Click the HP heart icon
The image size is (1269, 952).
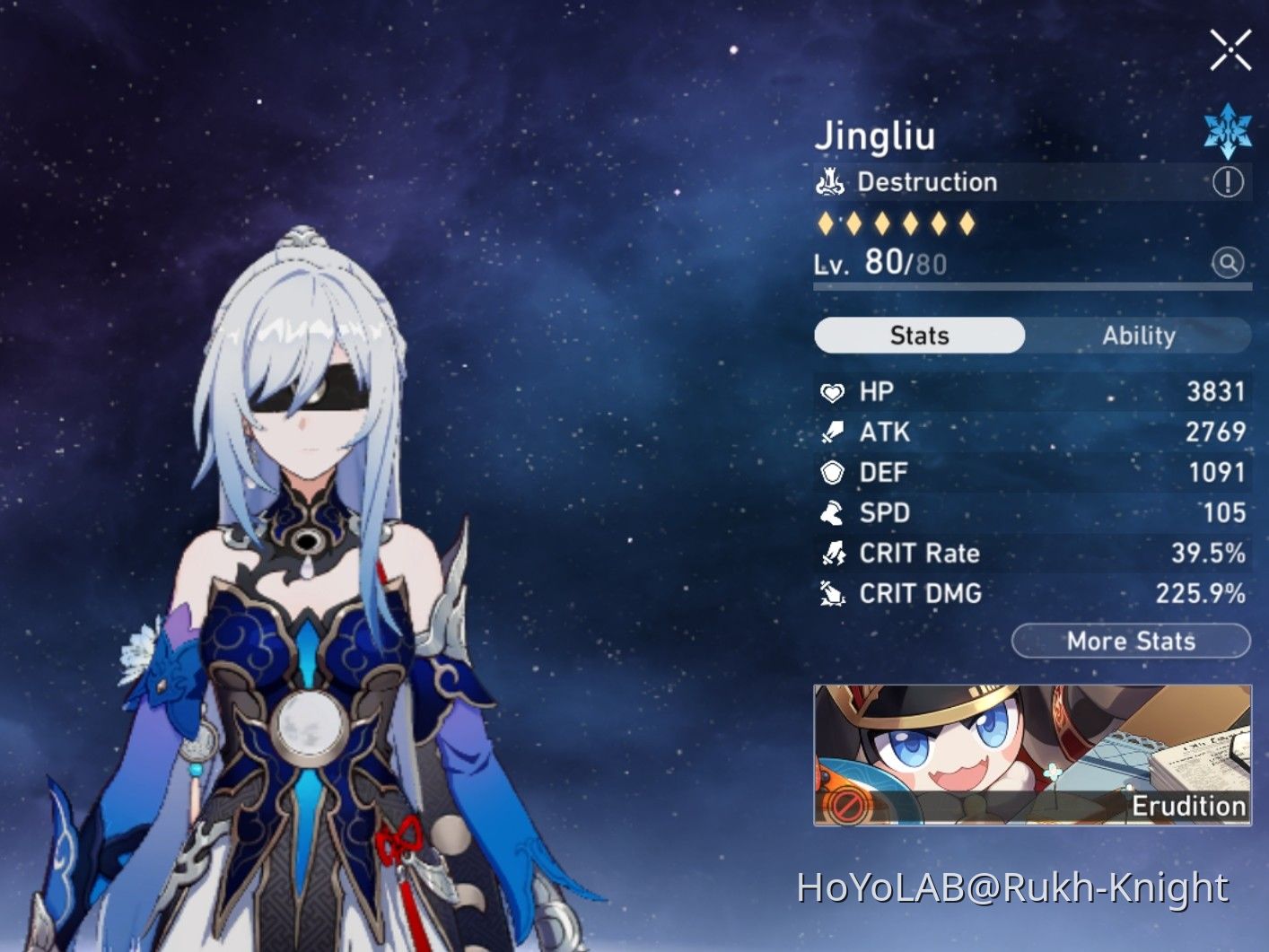(833, 392)
